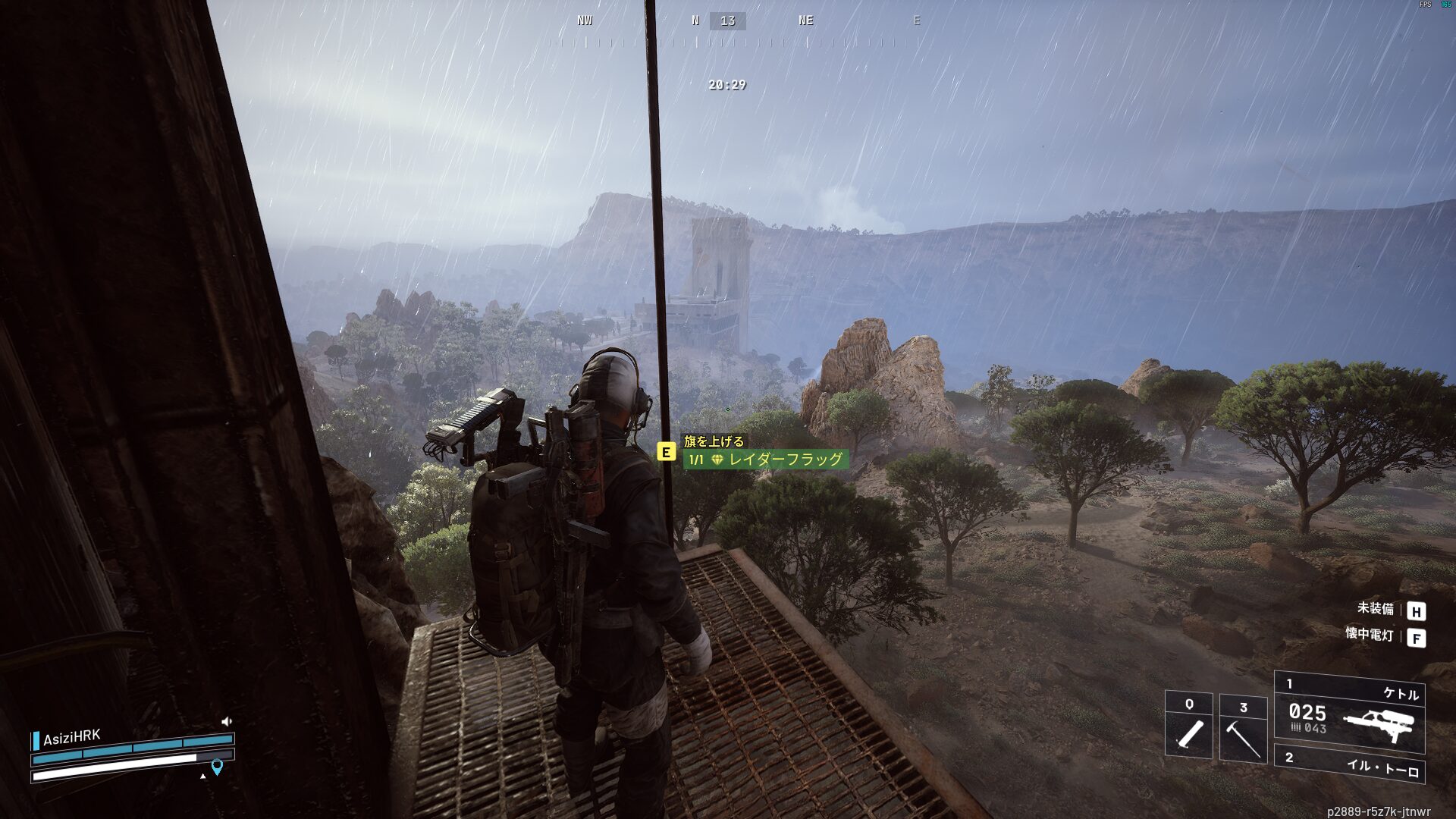Select the ケトル weapon slot
The height and width of the screenshot is (819, 1456).
pos(1349,712)
